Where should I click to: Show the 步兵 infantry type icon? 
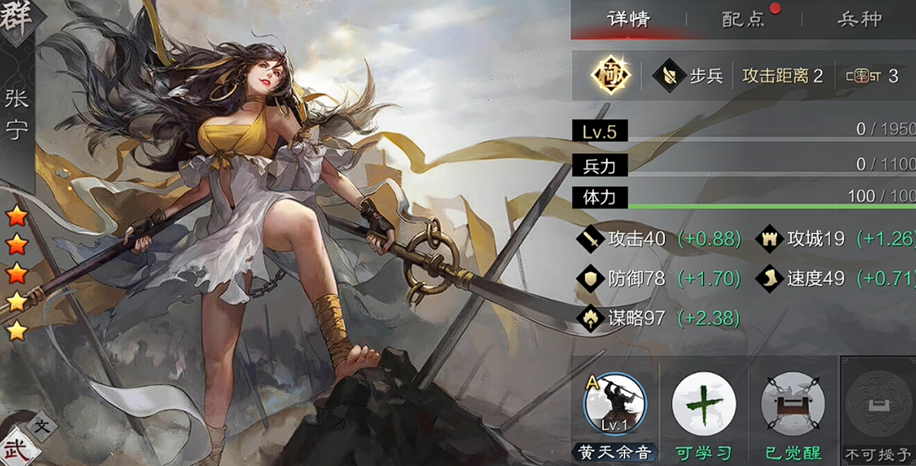[666, 75]
